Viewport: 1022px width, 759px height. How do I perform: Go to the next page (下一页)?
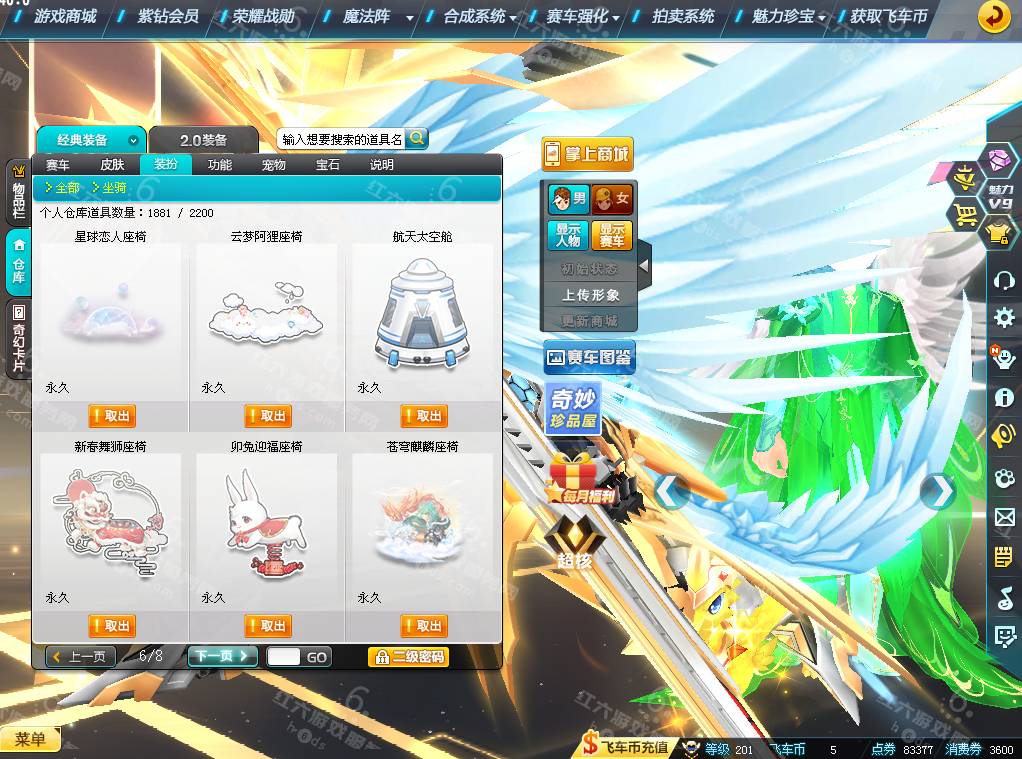click(x=221, y=657)
